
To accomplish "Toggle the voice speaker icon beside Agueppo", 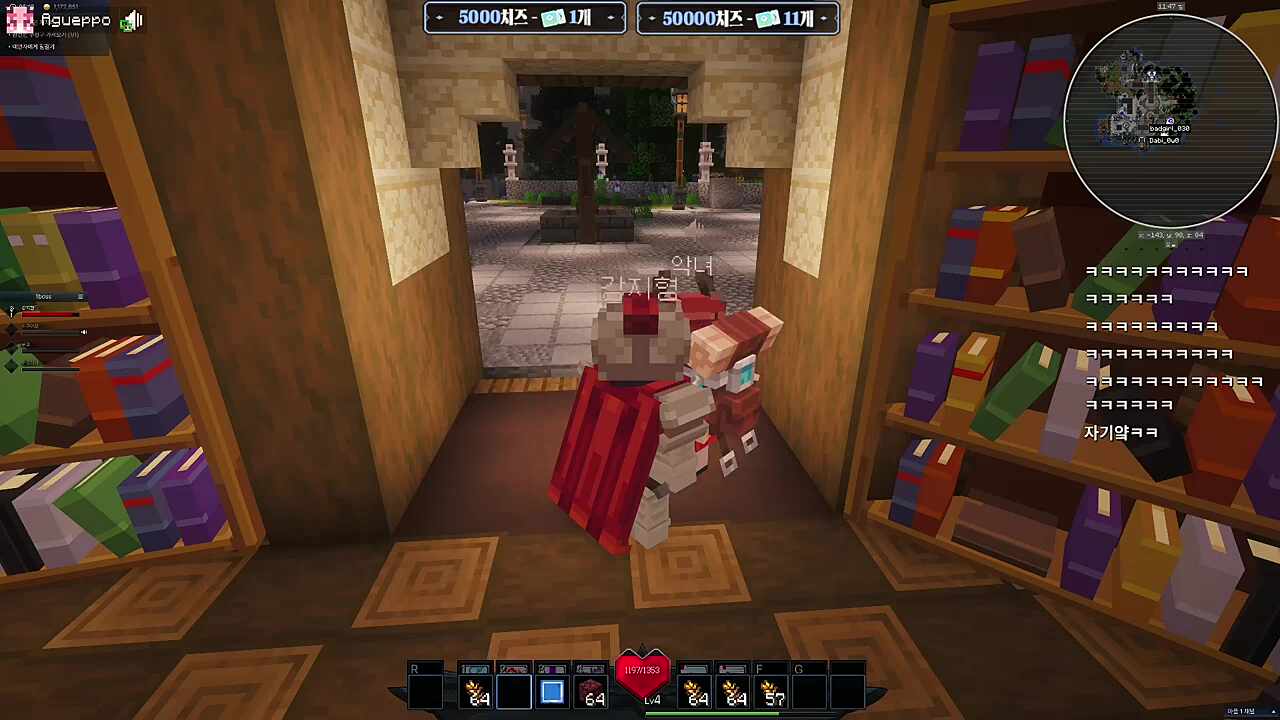I will 132,20.
